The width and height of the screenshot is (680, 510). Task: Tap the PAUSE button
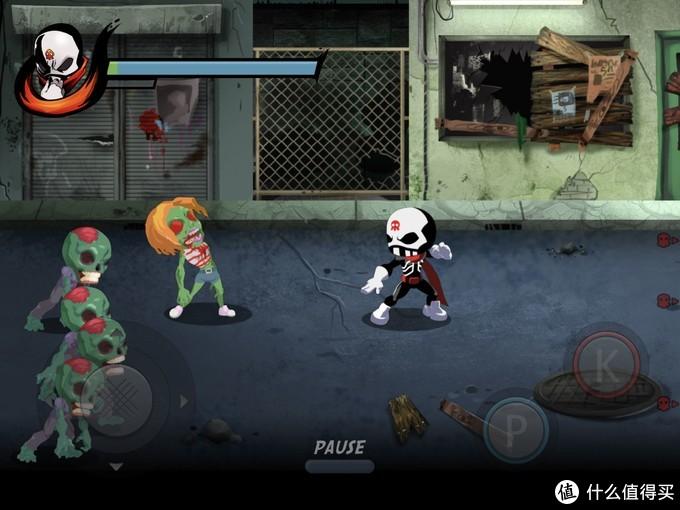click(339, 455)
